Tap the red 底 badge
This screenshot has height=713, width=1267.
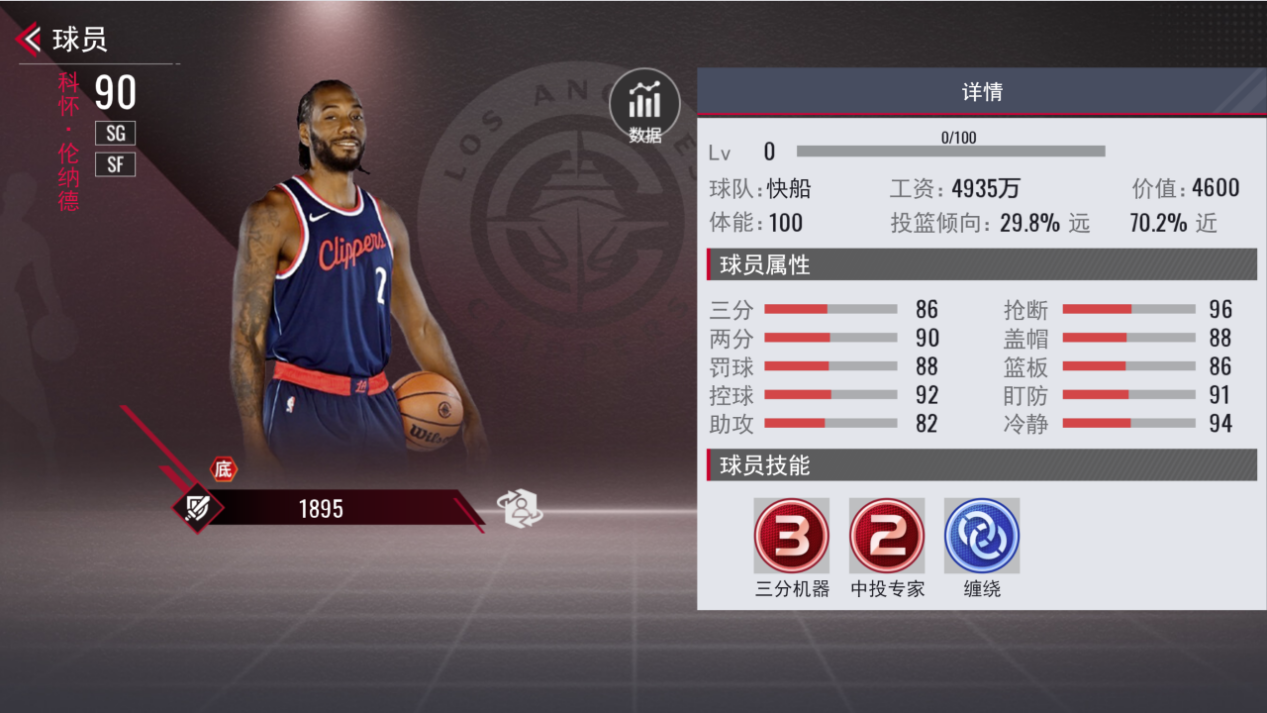[x=223, y=468]
